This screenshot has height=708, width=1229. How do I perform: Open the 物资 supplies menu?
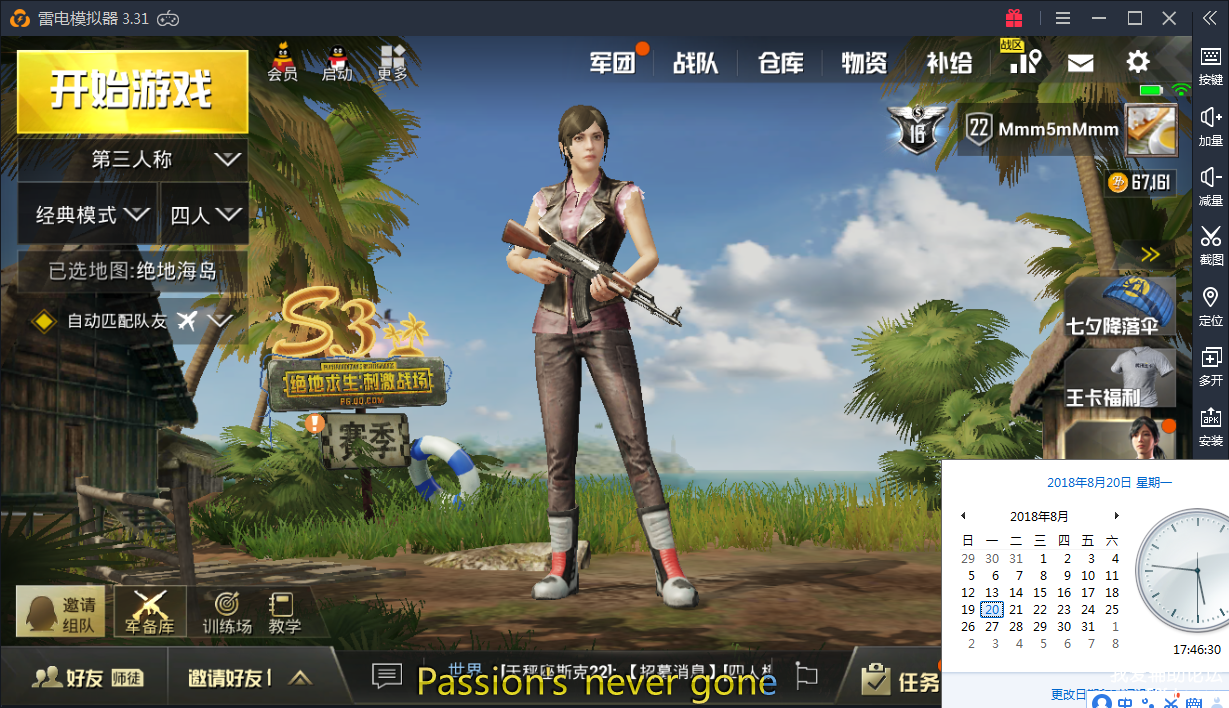[x=864, y=63]
